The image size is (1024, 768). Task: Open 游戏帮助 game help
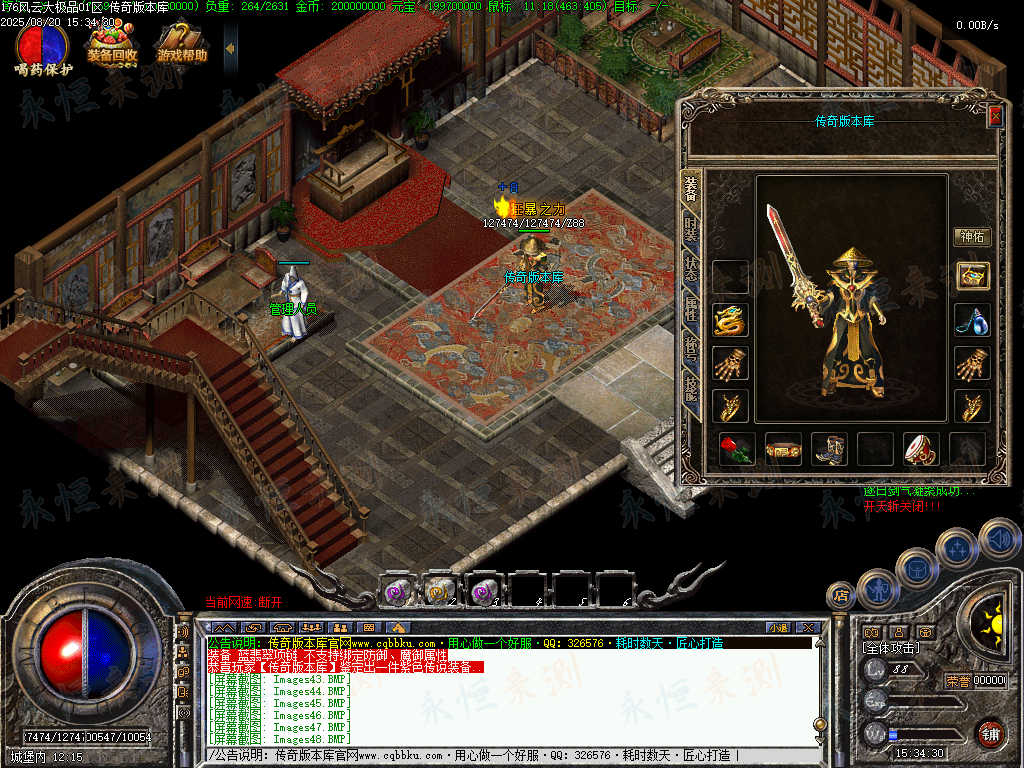[x=182, y=42]
